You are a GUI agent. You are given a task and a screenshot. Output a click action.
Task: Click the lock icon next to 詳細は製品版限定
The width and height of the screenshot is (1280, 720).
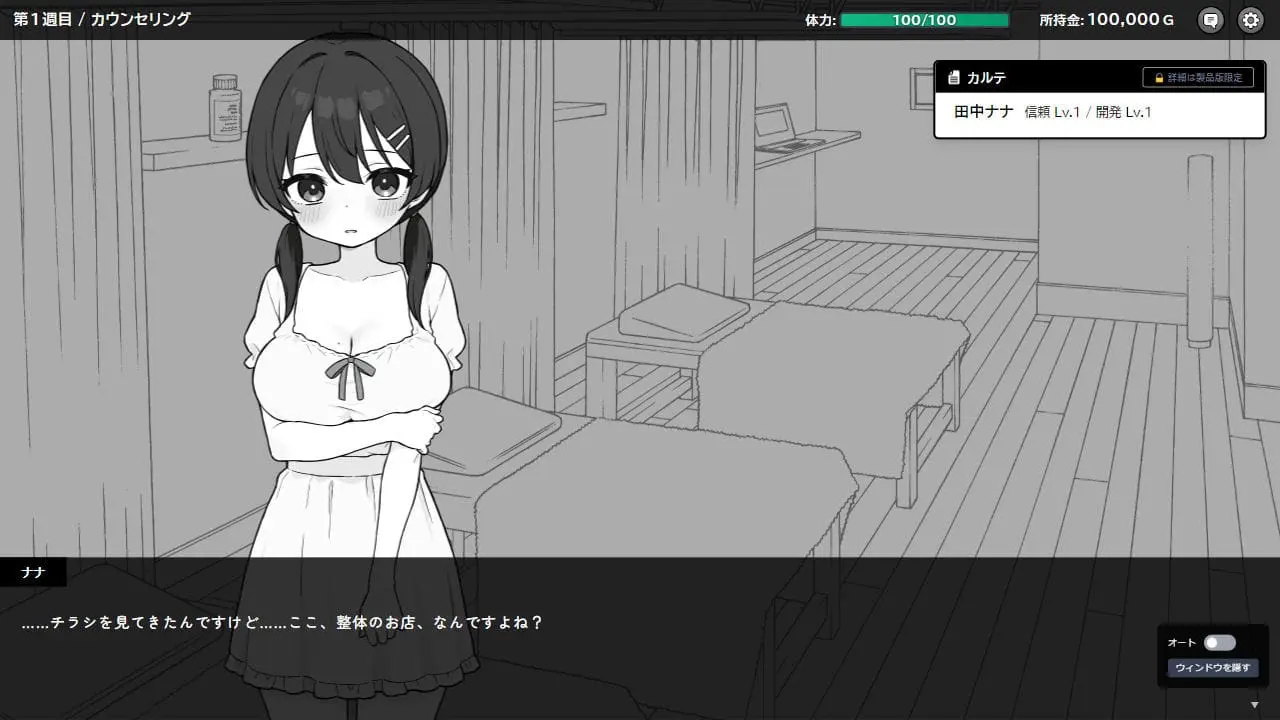(1158, 76)
